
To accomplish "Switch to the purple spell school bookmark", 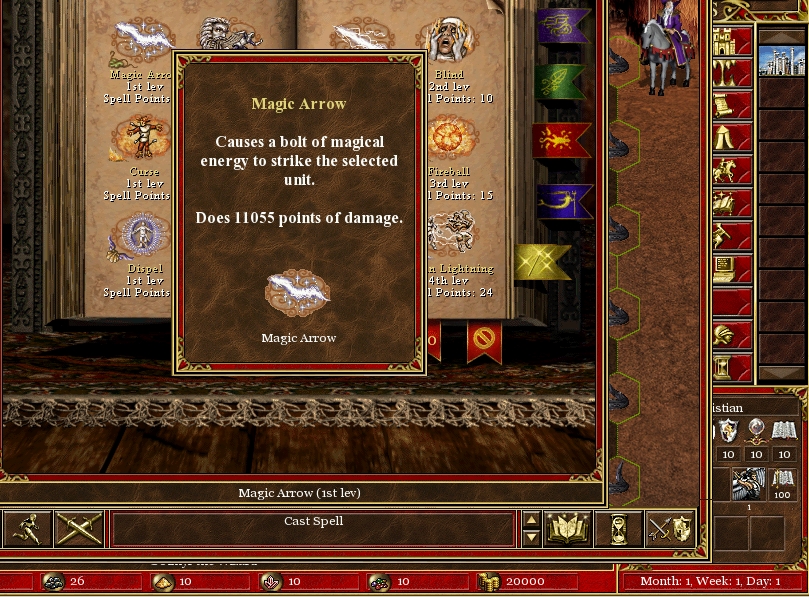I will click(563, 26).
